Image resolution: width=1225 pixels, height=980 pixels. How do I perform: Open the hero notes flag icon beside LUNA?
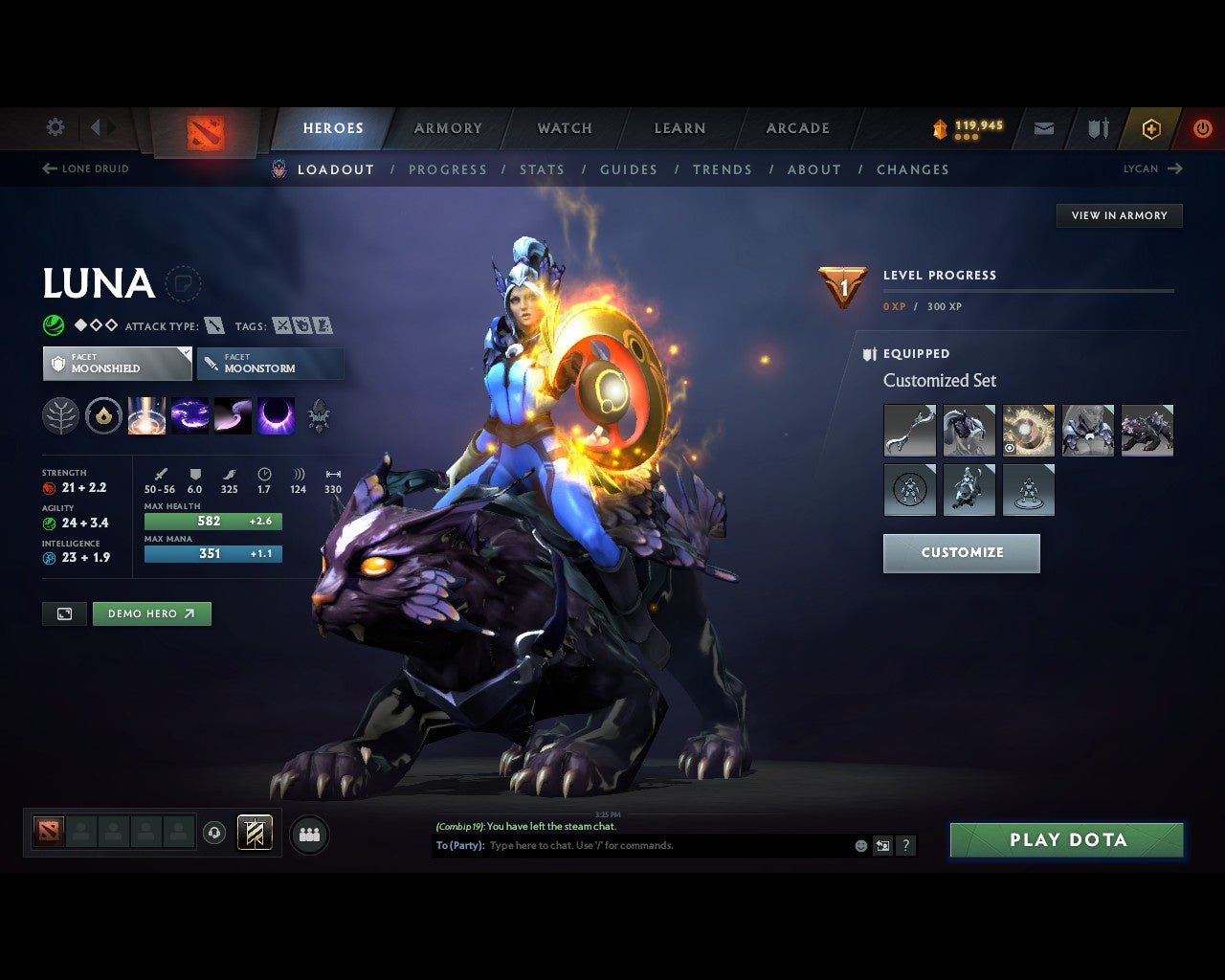pos(184,283)
